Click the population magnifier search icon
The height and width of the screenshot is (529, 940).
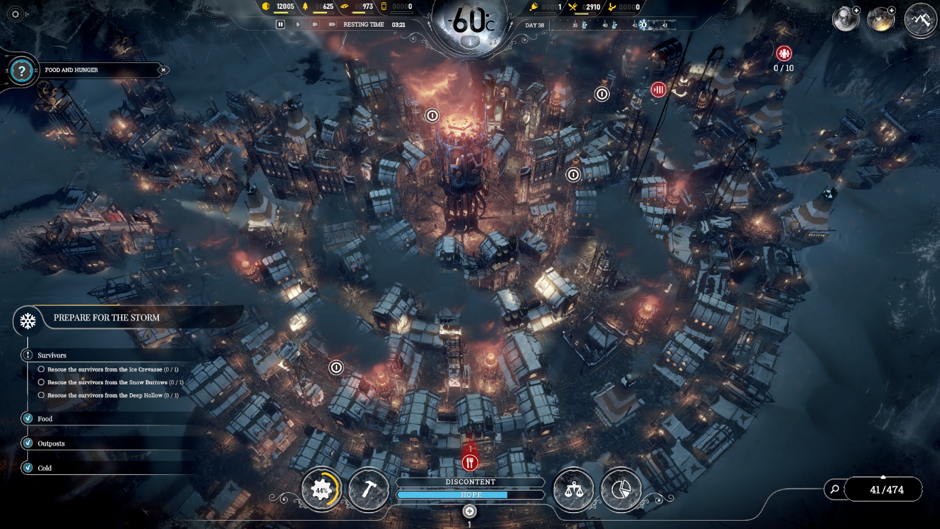835,490
